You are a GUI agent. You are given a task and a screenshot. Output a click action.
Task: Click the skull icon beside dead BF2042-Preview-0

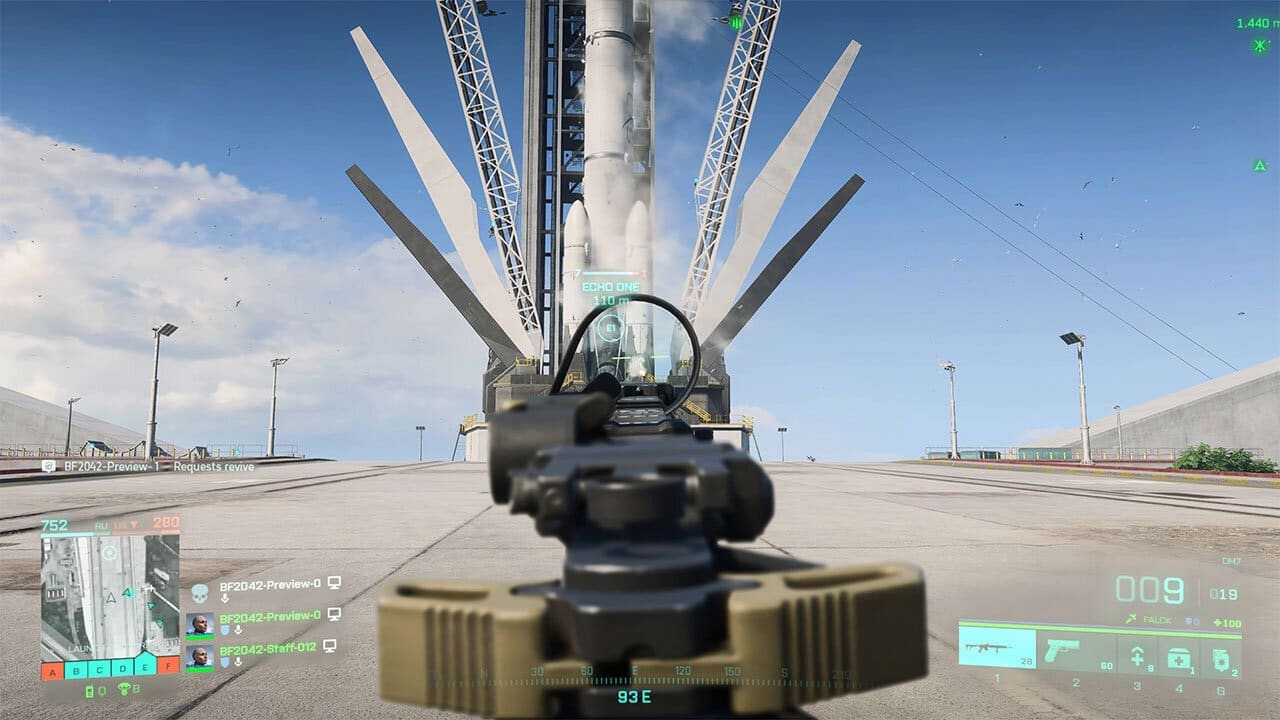click(x=200, y=592)
